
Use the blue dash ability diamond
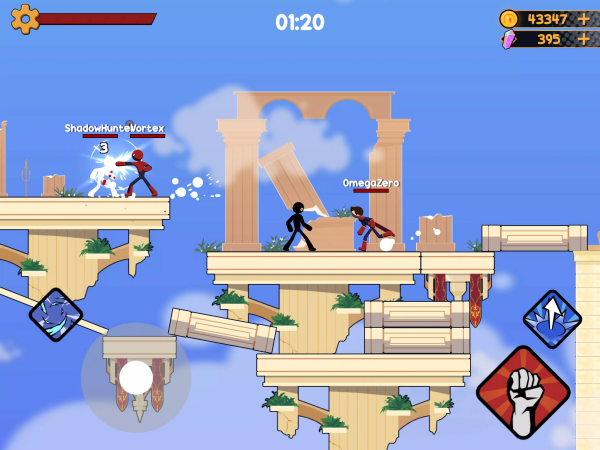[56, 314]
